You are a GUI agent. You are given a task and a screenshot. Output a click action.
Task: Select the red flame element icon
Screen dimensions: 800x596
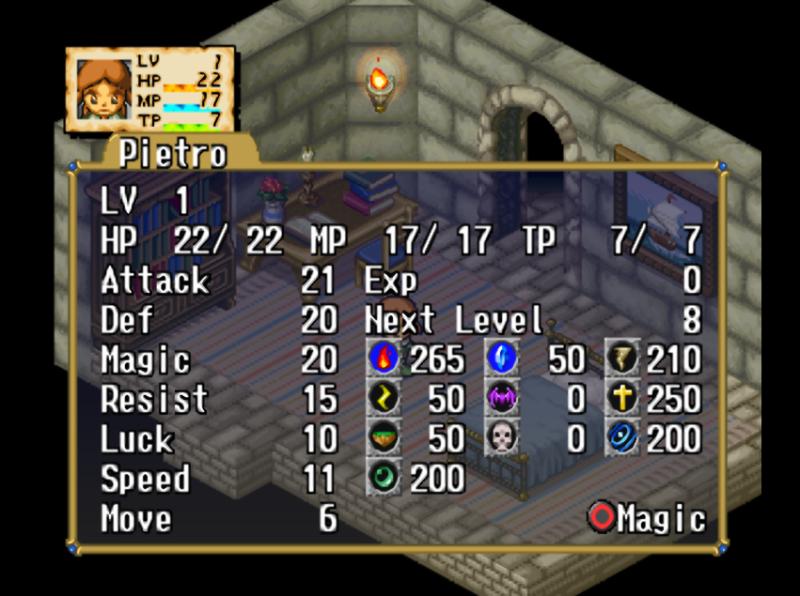click(384, 358)
